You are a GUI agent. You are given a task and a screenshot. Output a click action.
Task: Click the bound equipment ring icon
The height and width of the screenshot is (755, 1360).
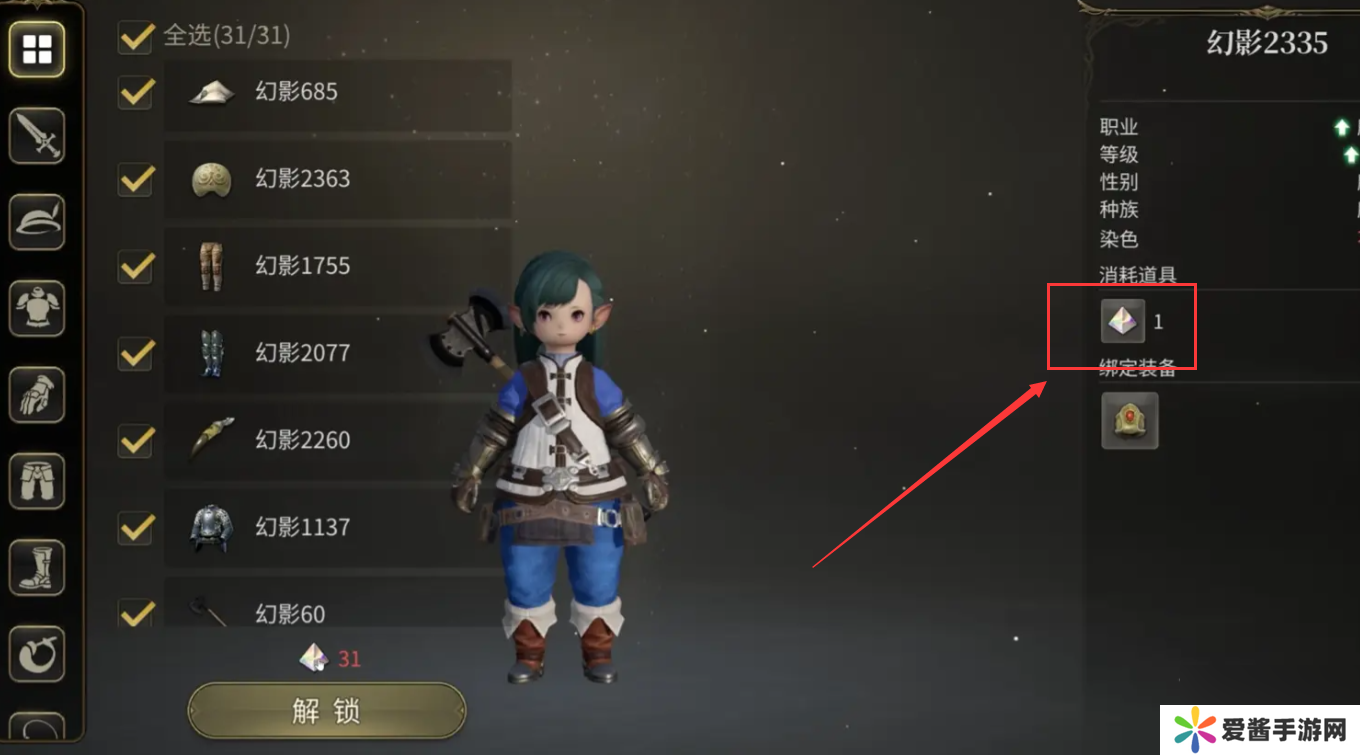[x=1129, y=420]
